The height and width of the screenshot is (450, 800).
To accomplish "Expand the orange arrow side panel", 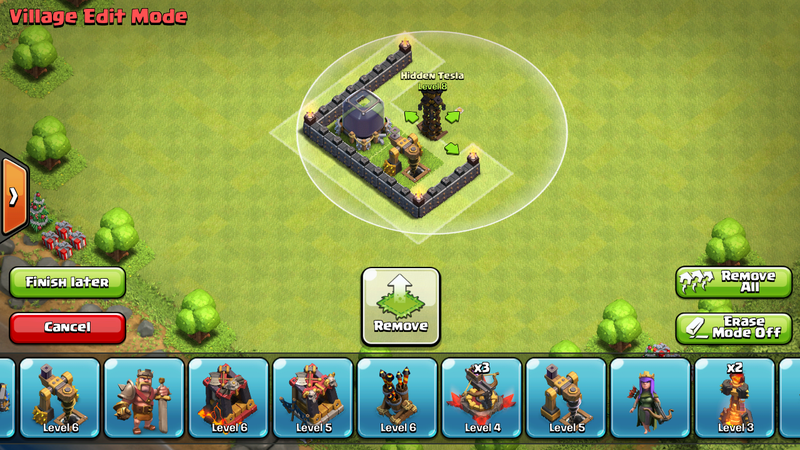I will (x=12, y=196).
